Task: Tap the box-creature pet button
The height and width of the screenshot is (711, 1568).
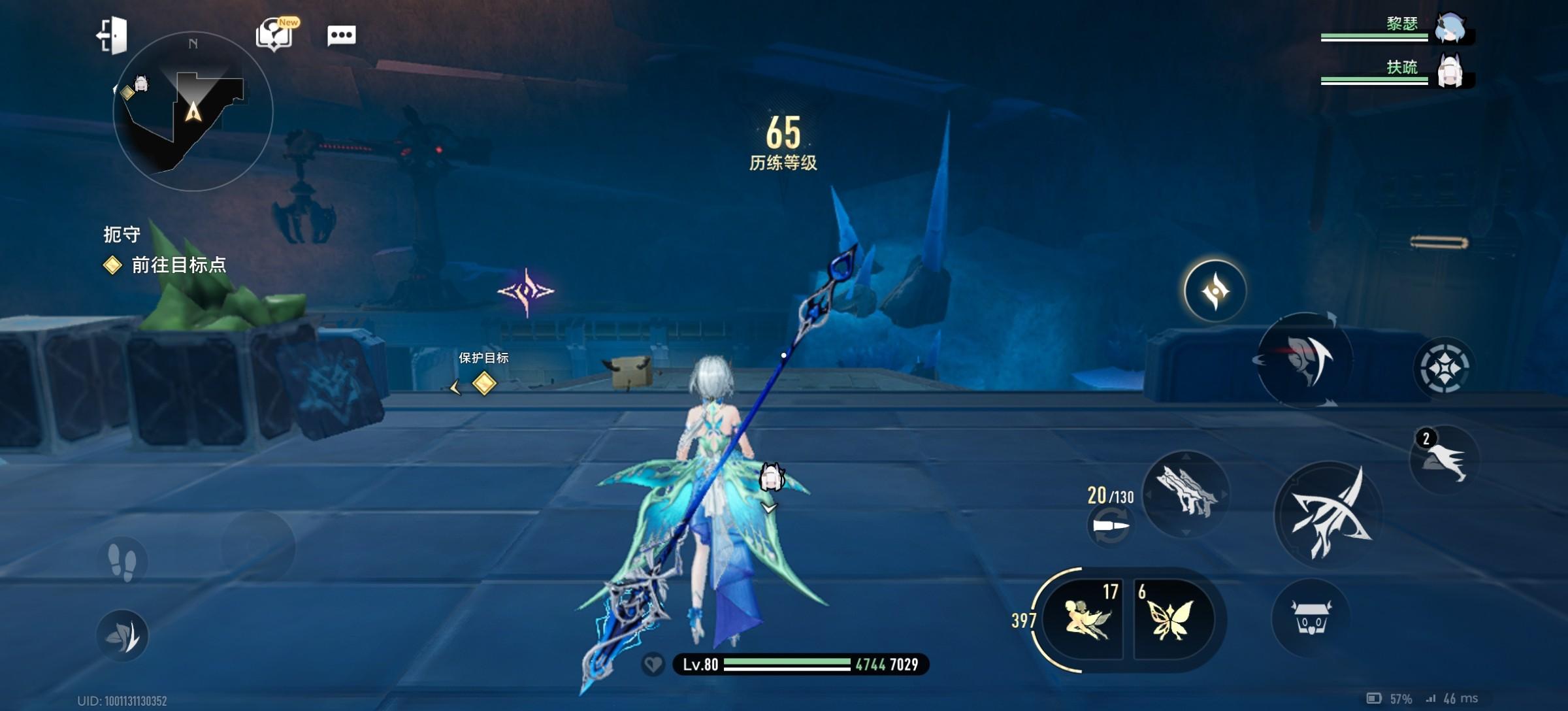Action: (1311, 618)
